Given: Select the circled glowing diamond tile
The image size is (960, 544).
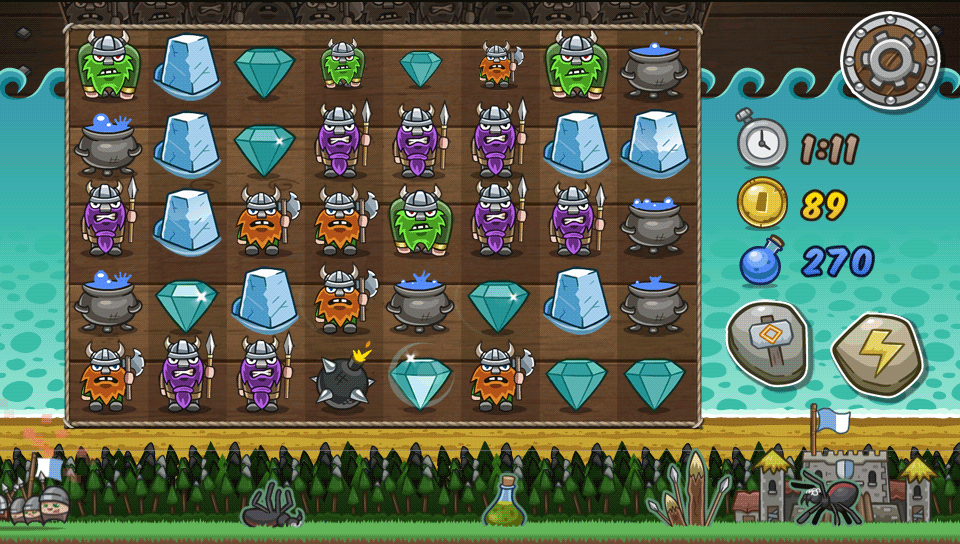Looking at the screenshot, I should (420, 377).
